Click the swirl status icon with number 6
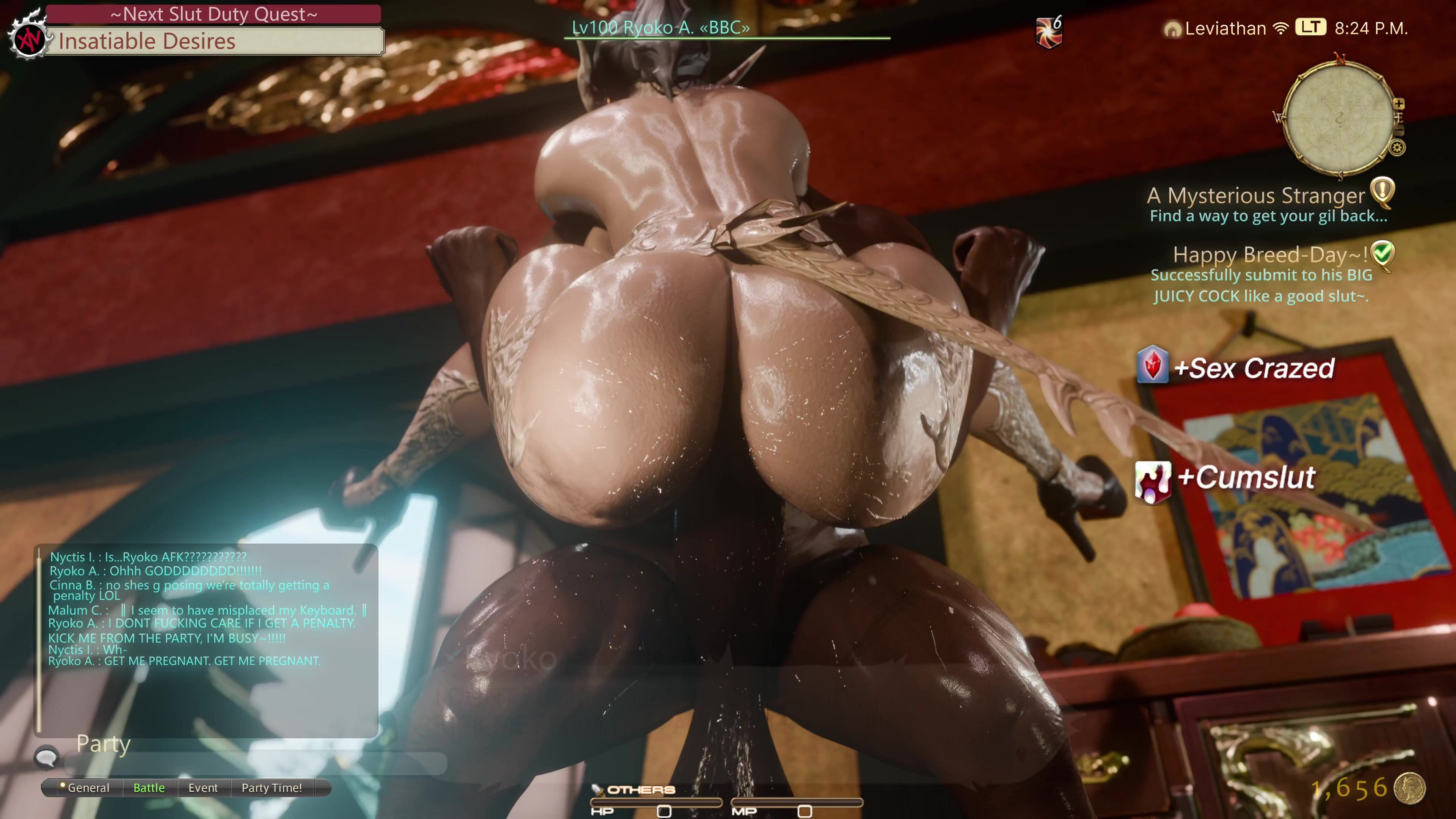Image resolution: width=1456 pixels, height=819 pixels. coord(1048,31)
